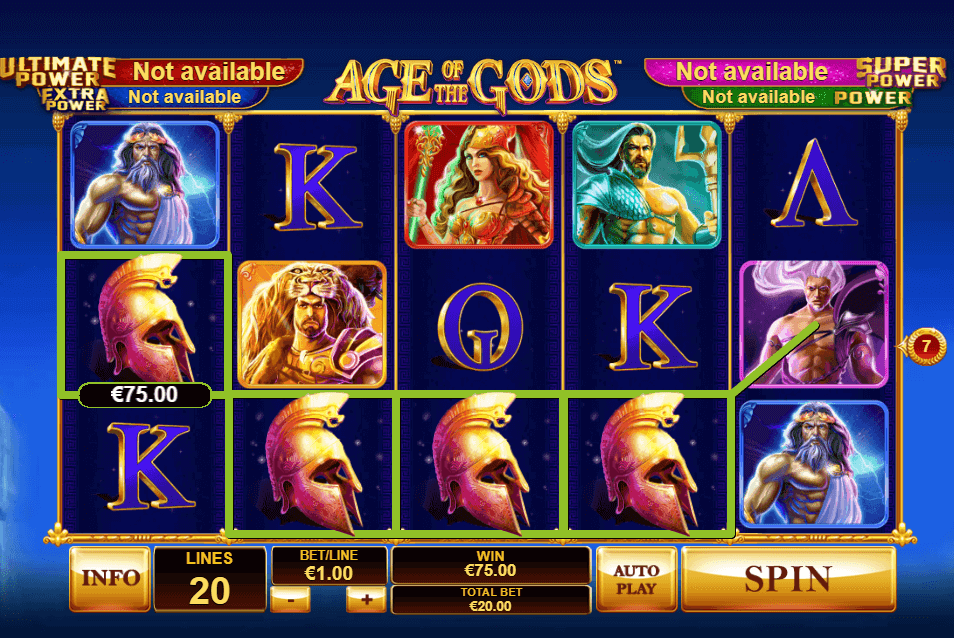
Task: Select the Lines 20 panel
Action: (x=210, y=579)
